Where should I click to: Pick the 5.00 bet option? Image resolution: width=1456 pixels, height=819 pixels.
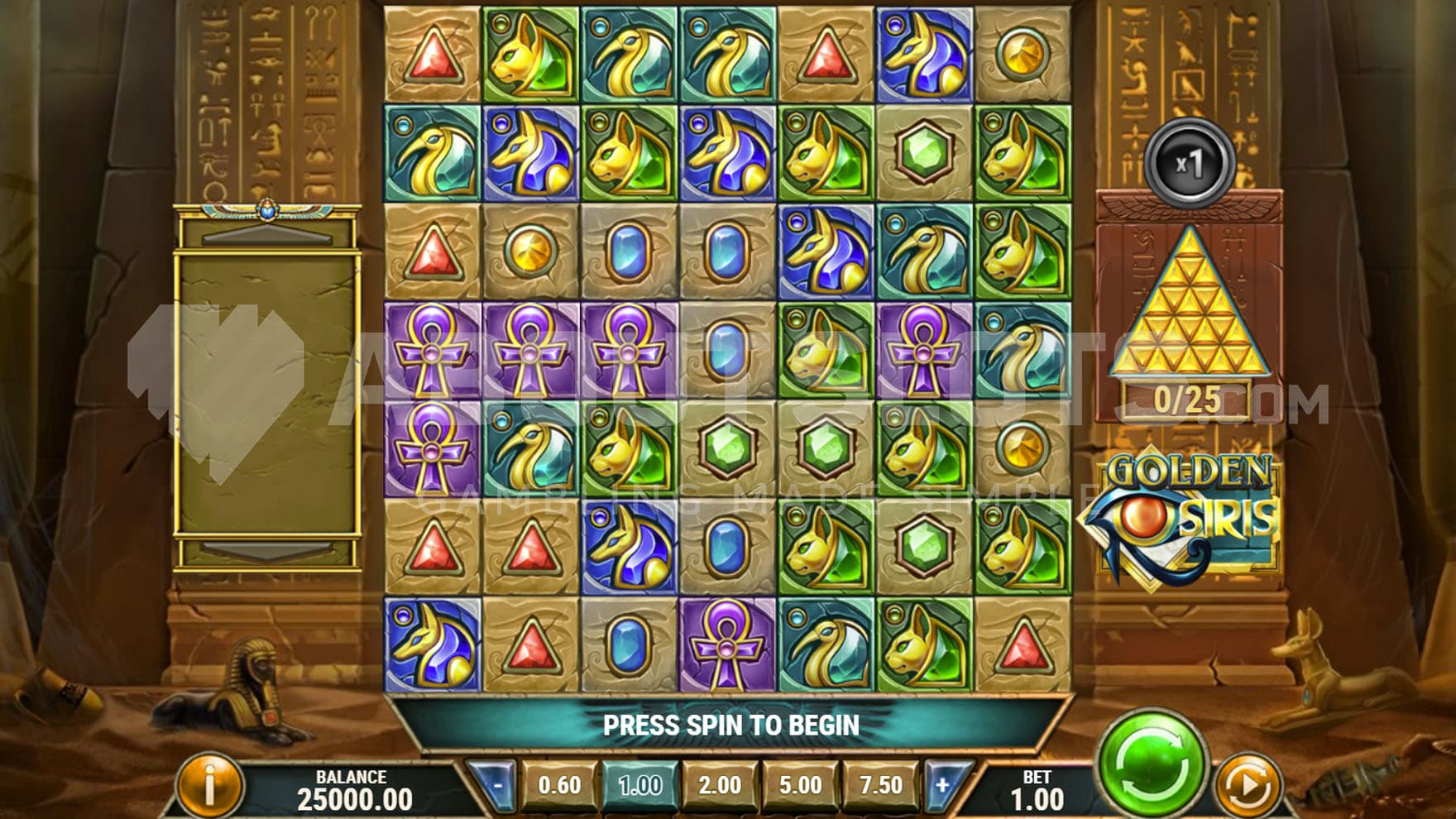(x=800, y=784)
